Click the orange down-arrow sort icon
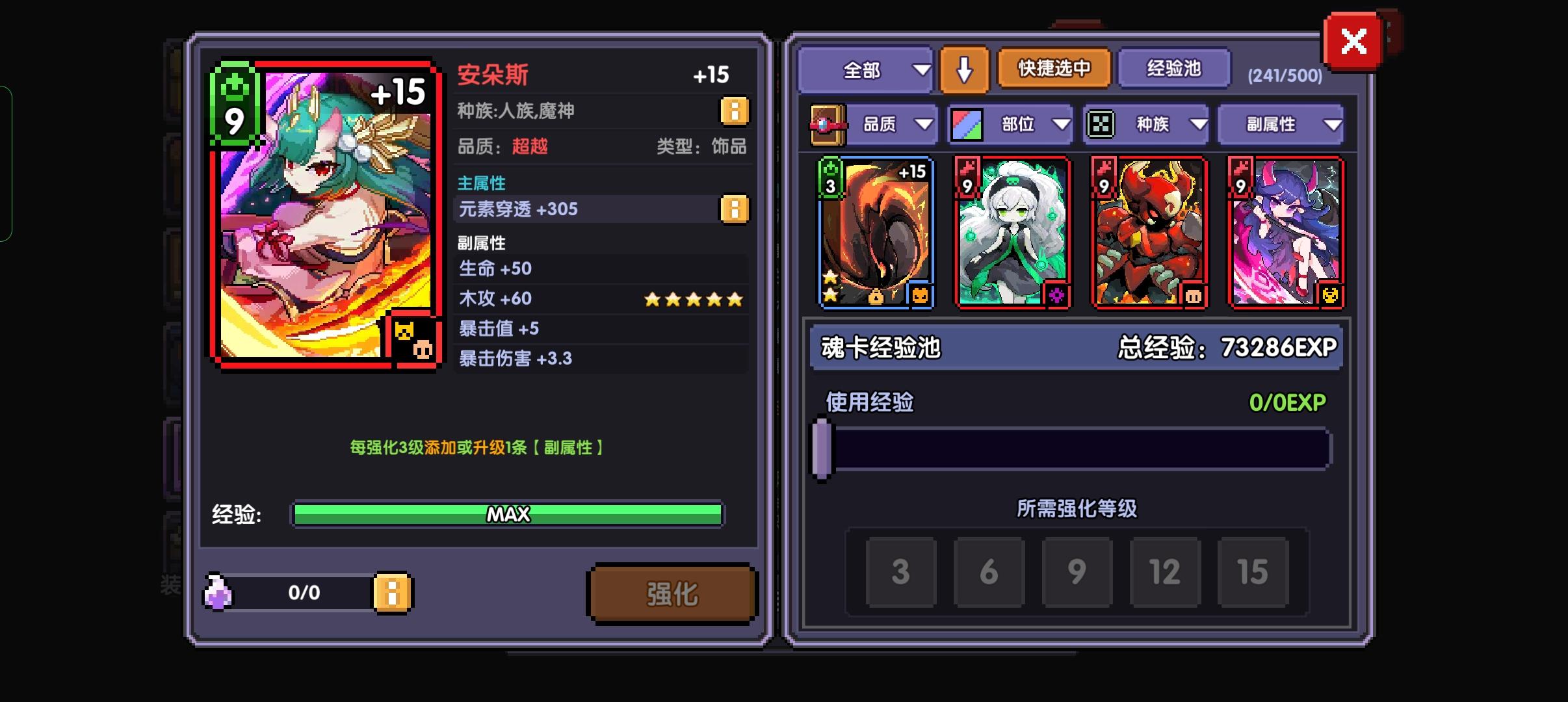This screenshot has height=702, width=1568. pyautogui.click(x=965, y=70)
